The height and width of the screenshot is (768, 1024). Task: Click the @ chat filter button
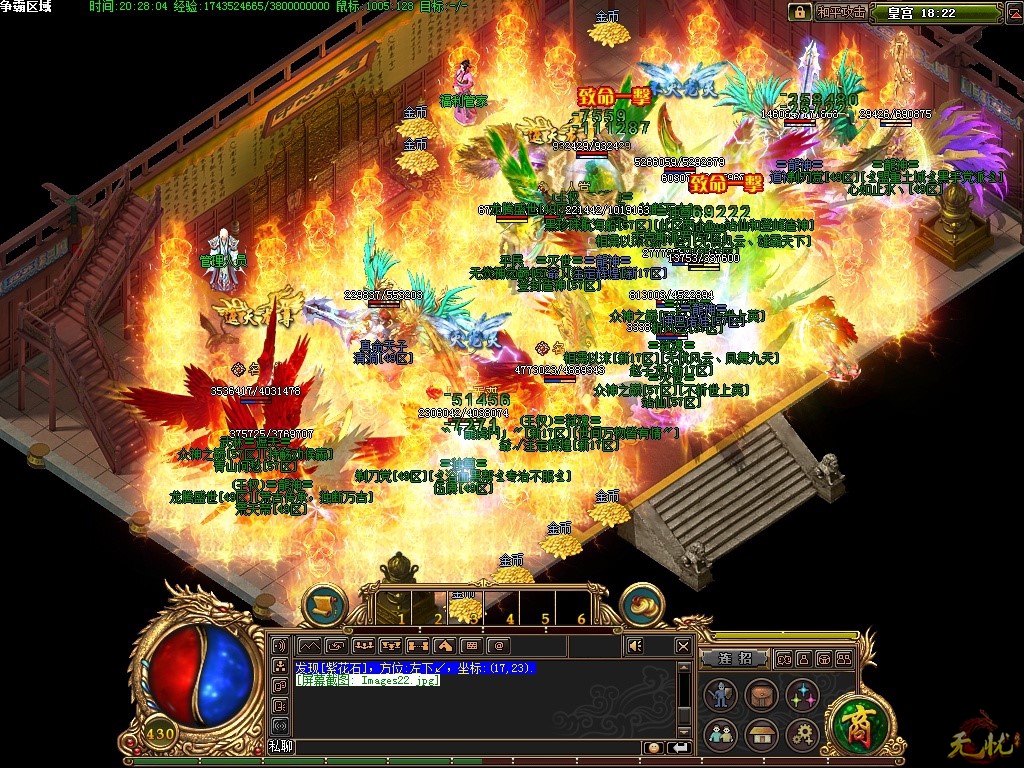coord(498,646)
